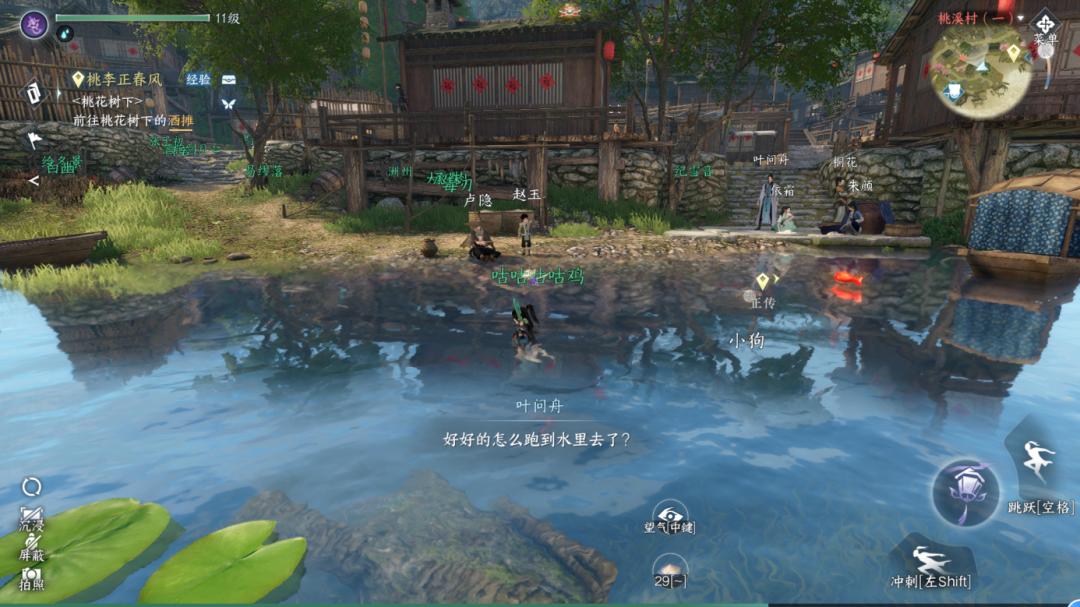Open the card-shaped icon on left edge

click(33, 94)
